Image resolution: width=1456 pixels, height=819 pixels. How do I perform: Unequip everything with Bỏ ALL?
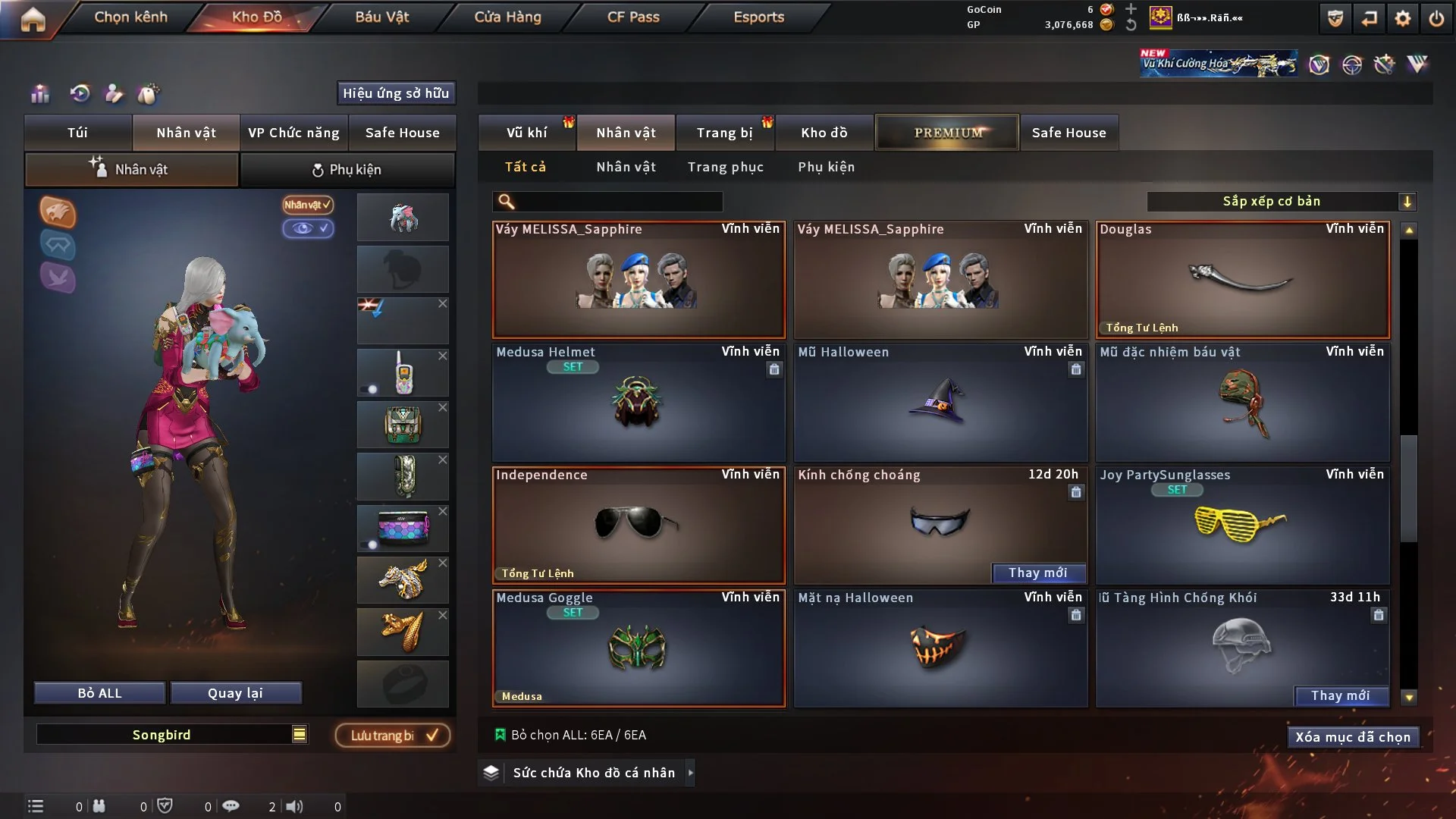click(99, 693)
